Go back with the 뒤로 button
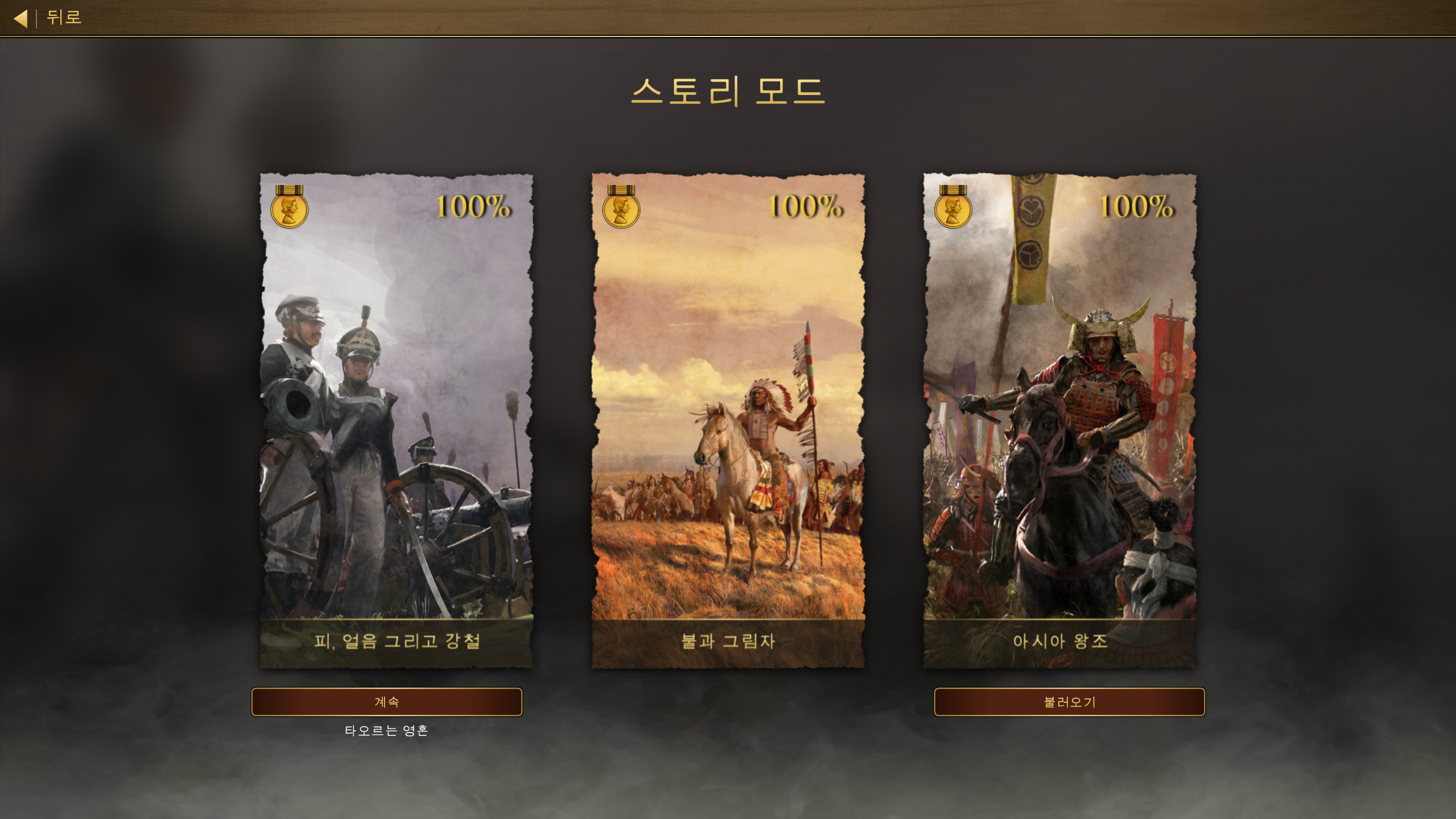This screenshot has width=1456, height=819. tap(48, 18)
